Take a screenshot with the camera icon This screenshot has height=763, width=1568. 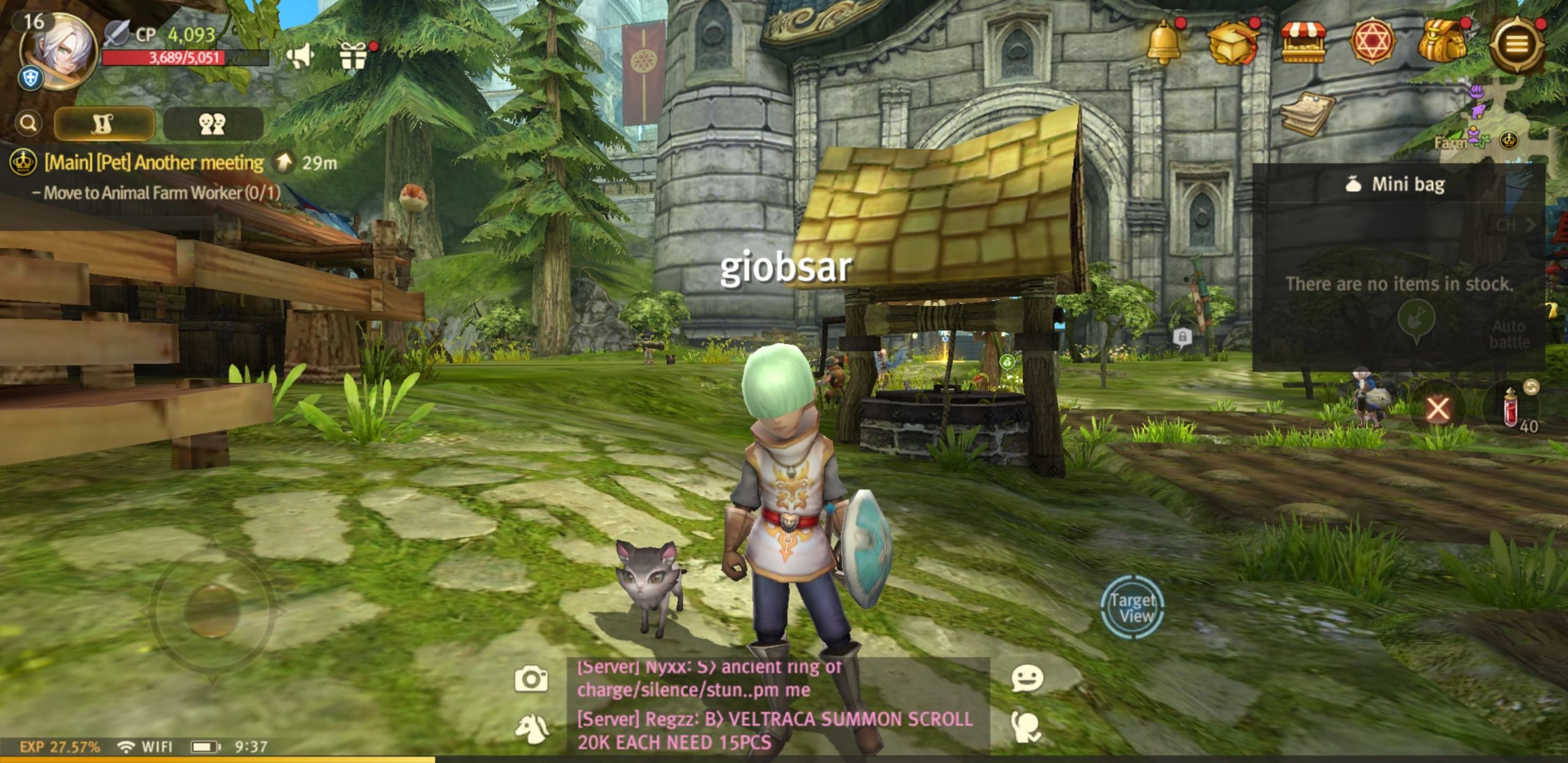[x=530, y=679]
